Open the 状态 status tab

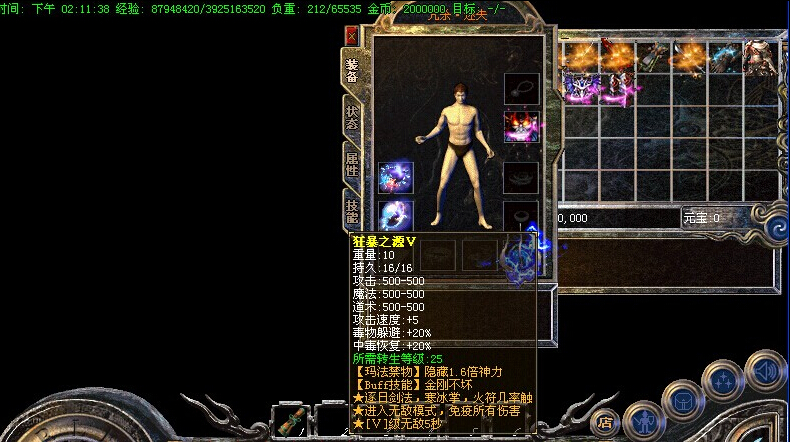click(x=352, y=116)
